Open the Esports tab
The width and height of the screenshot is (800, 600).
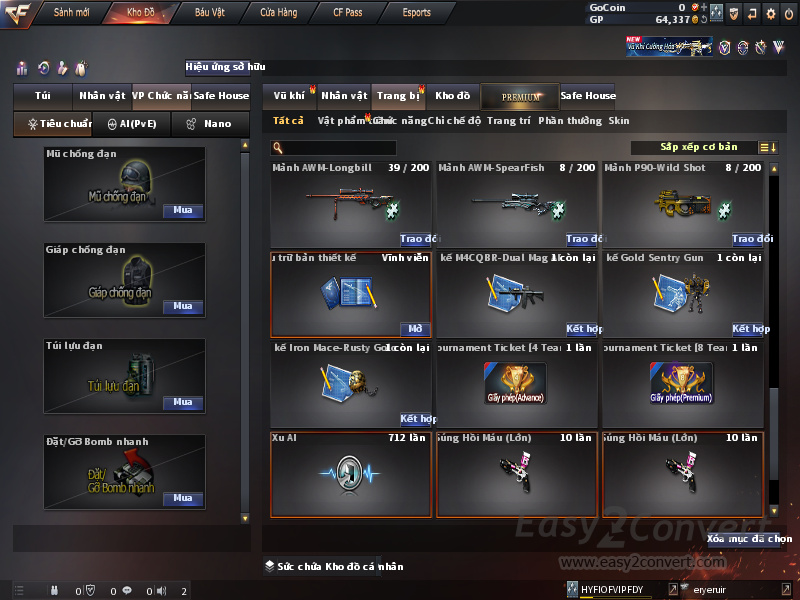pyautogui.click(x=416, y=13)
